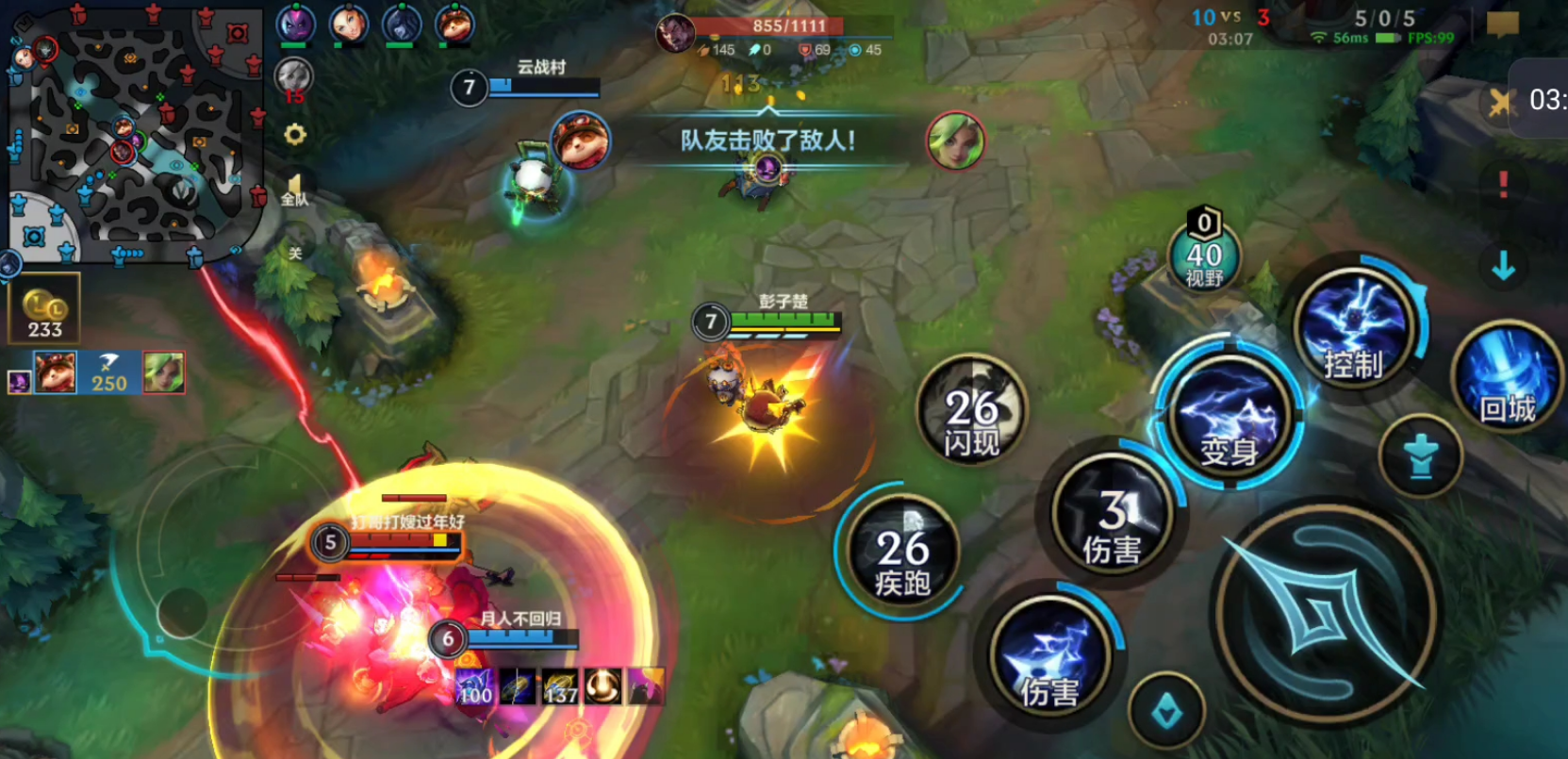Open settings with the gear icon
Viewport: 1568px width, 759px height.
pyautogui.click(x=295, y=135)
